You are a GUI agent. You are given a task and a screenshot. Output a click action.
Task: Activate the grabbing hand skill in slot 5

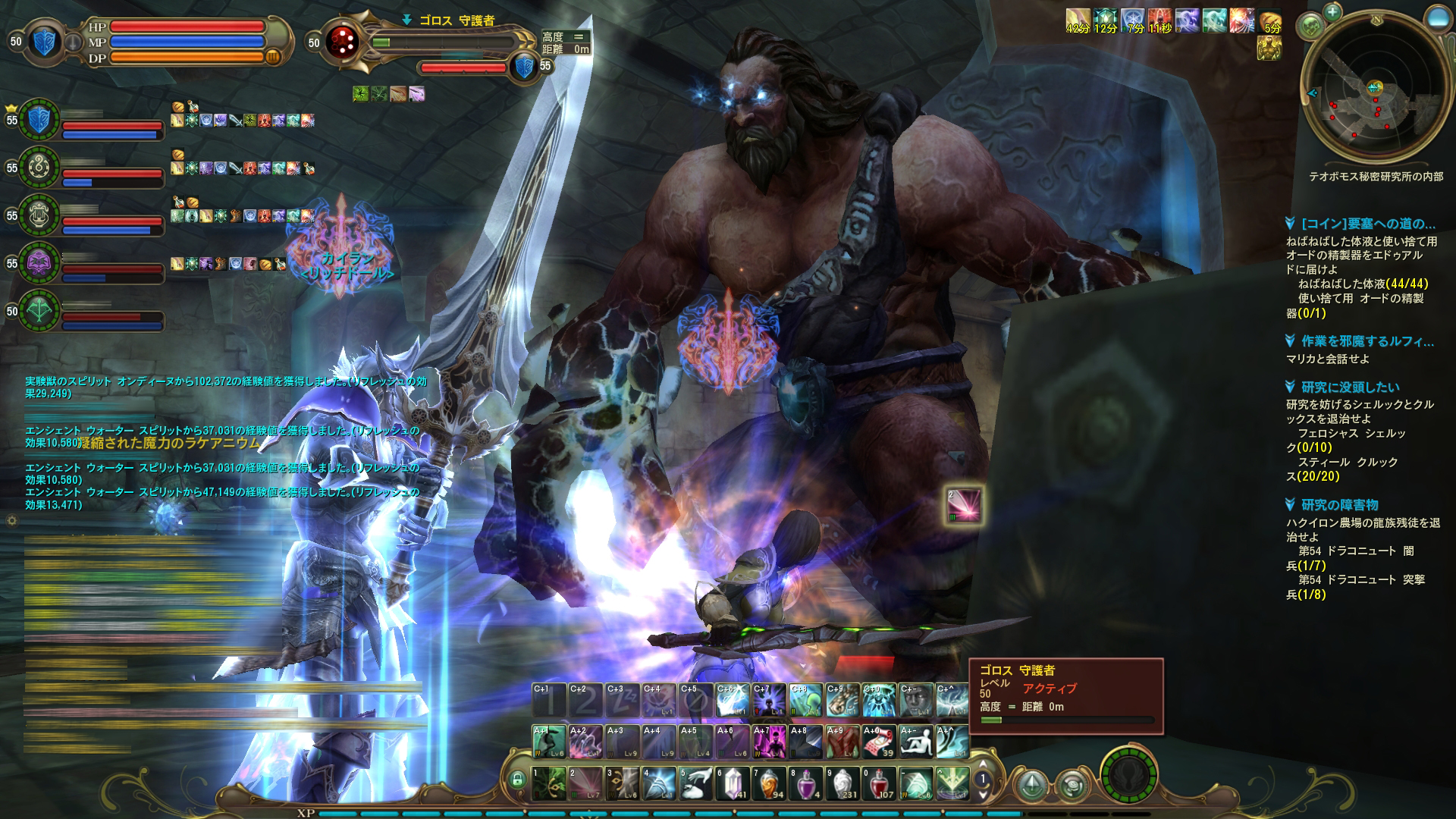[696, 783]
